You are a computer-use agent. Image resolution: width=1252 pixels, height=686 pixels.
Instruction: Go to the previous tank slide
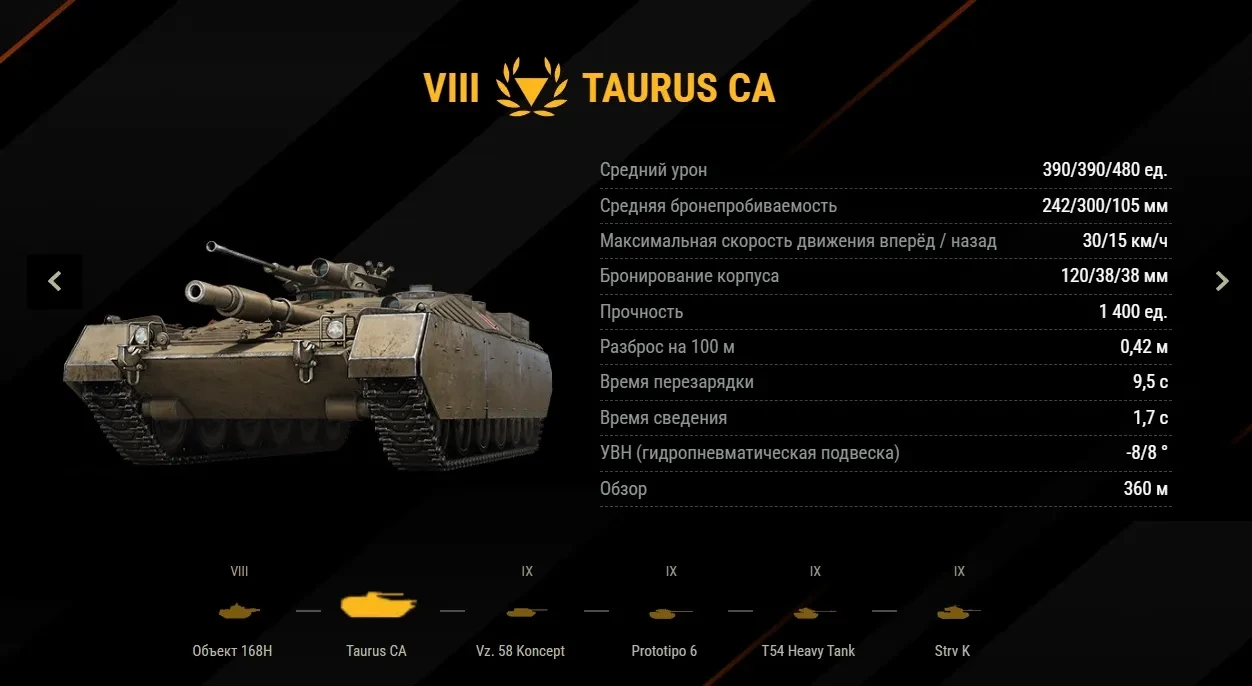pos(55,282)
